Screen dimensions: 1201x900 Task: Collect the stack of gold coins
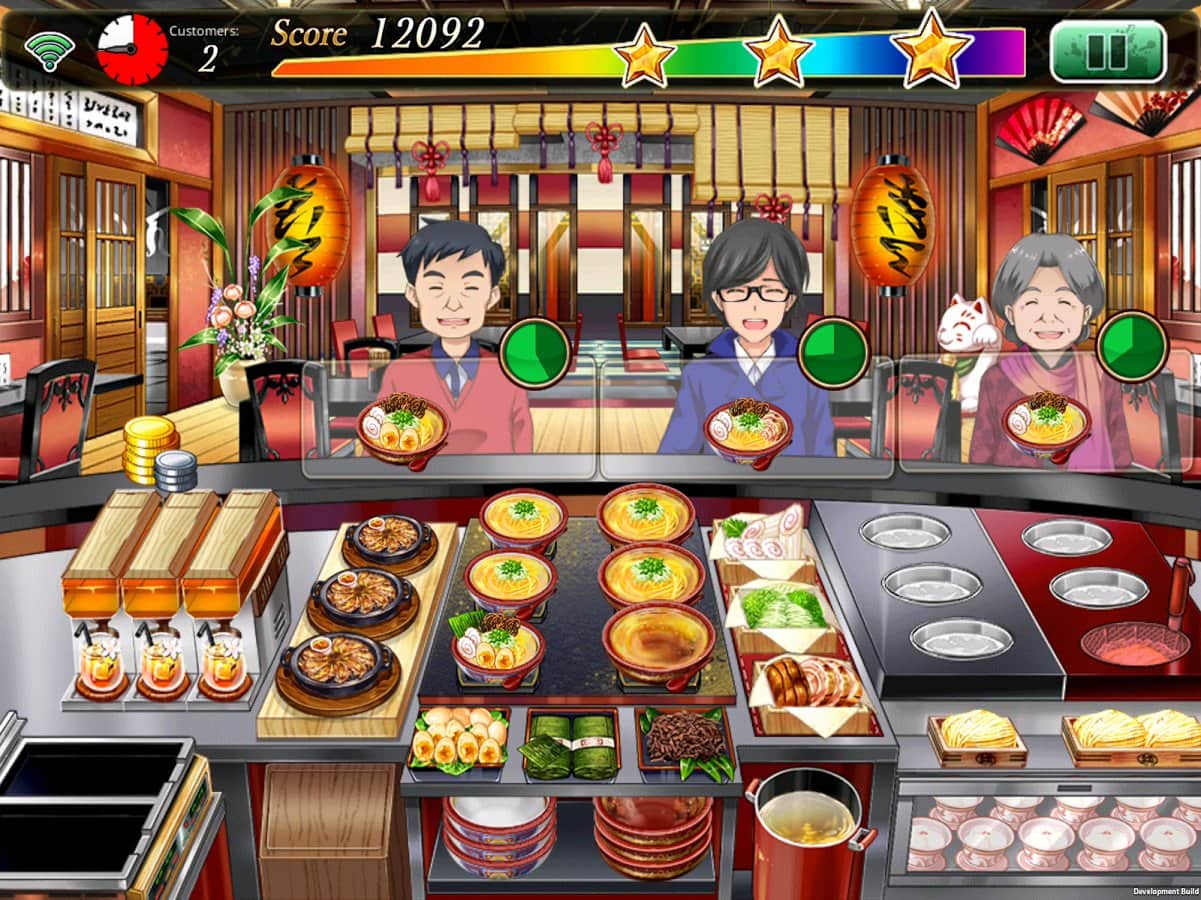pyautogui.click(x=150, y=449)
